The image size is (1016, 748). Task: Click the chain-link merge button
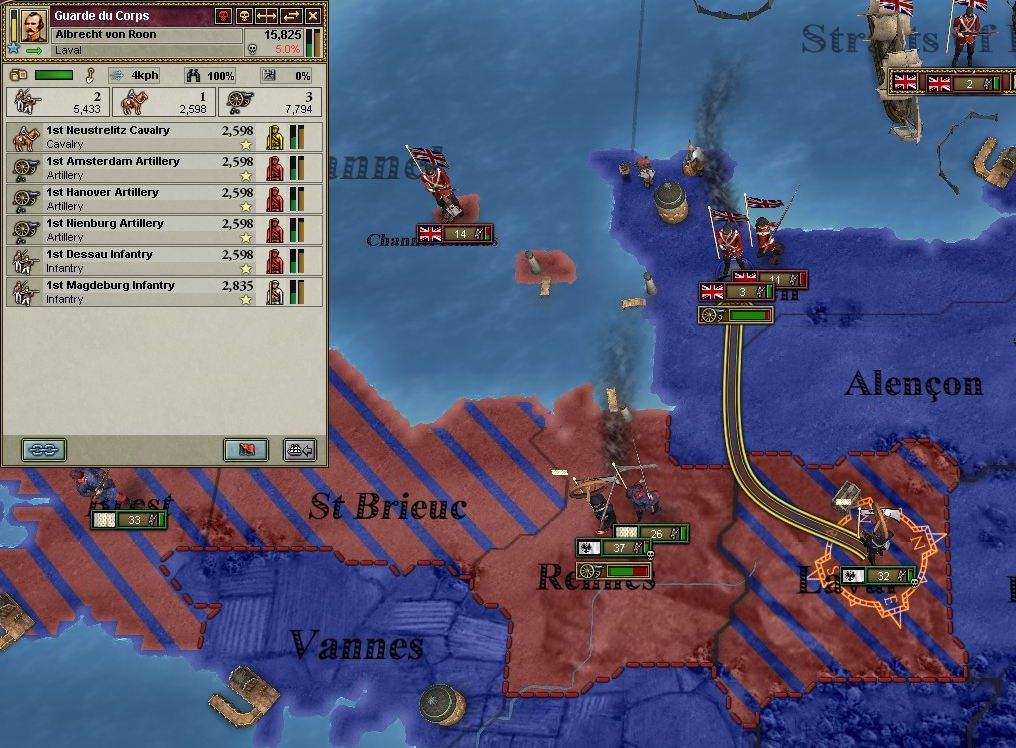[44, 449]
